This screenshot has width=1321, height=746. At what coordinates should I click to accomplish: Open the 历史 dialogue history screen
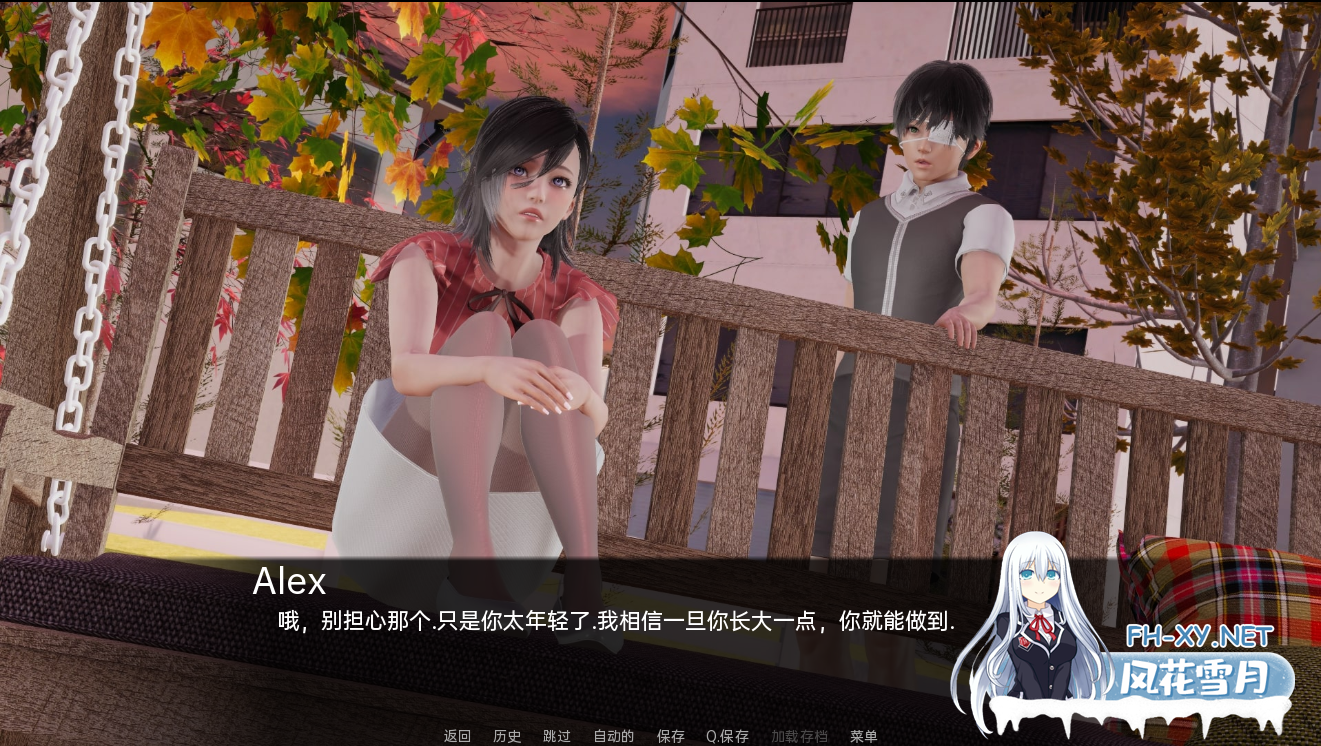point(506,736)
